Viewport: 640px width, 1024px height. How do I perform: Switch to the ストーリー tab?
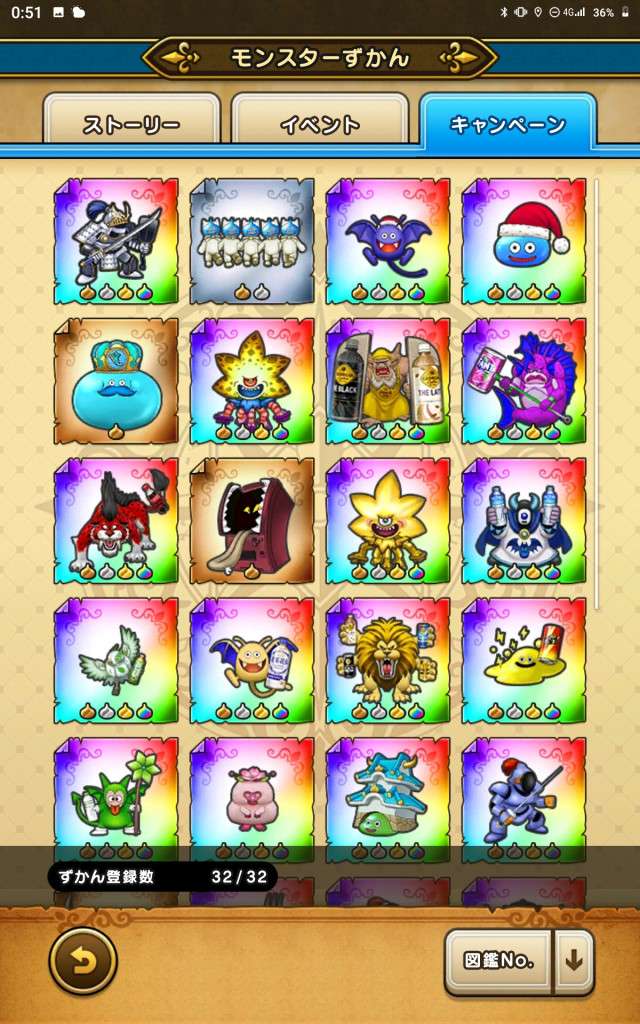click(x=131, y=125)
